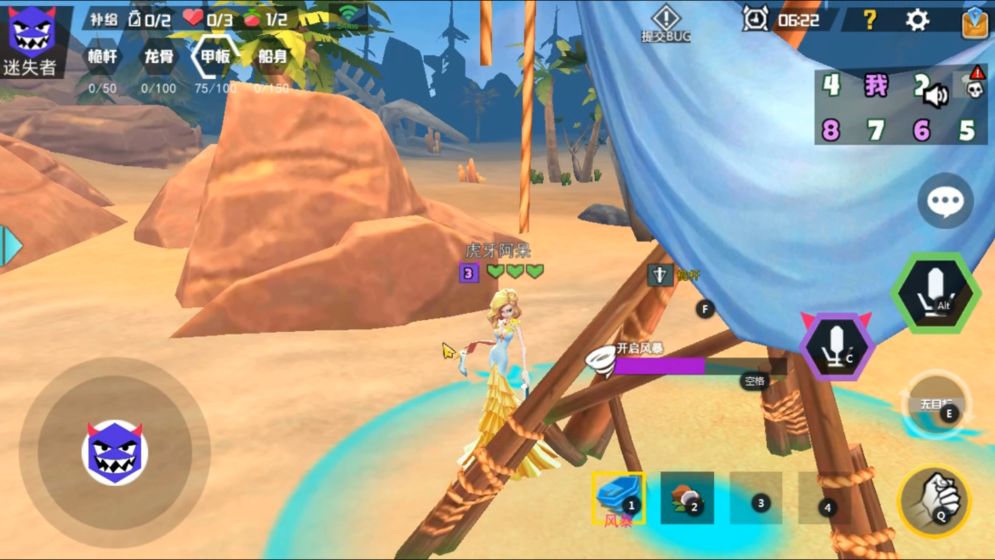The image size is (995, 560).
Task: Open the yellow question mark help
Action: (870, 20)
